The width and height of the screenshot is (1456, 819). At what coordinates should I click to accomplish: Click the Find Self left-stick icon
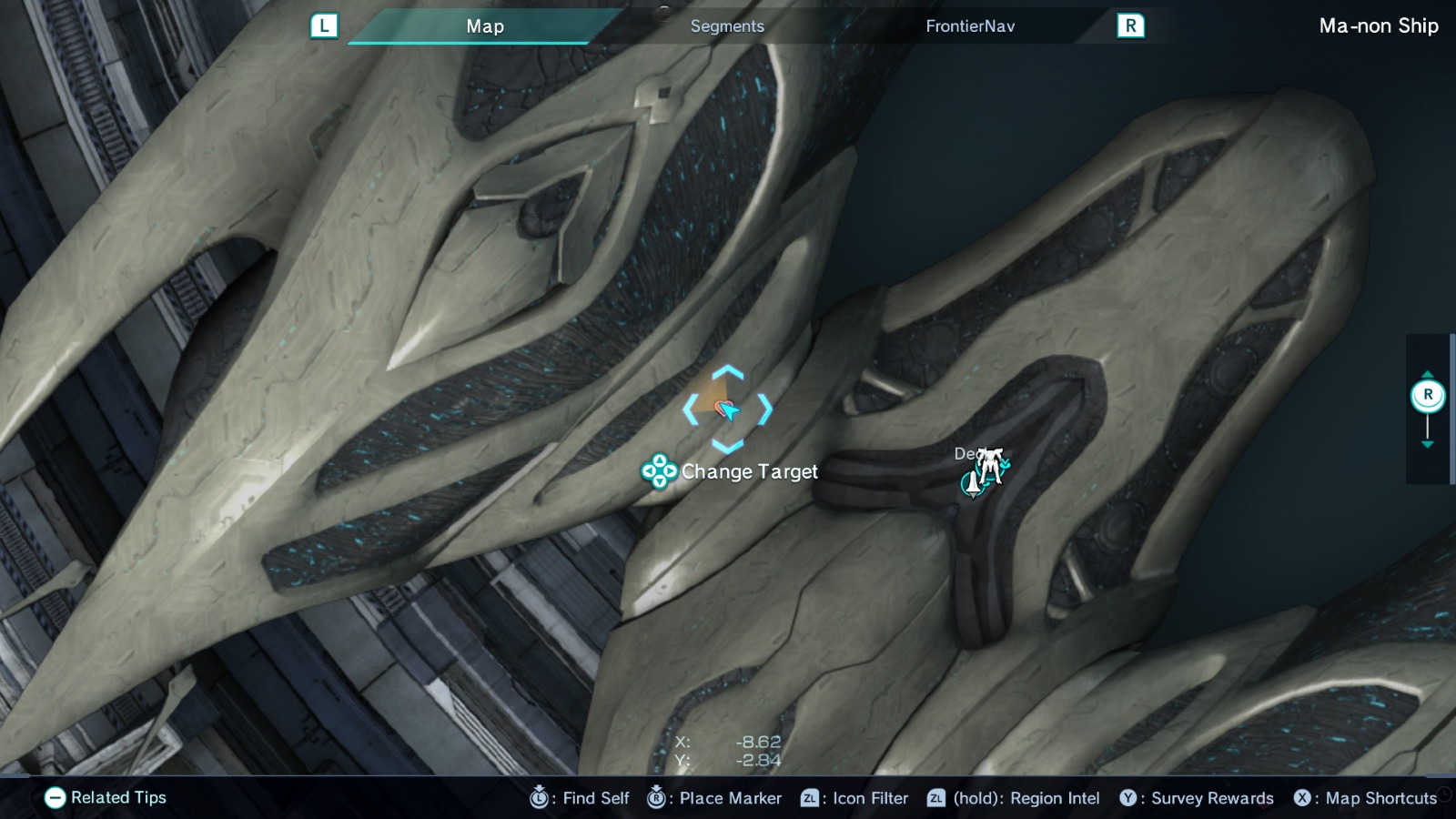click(x=540, y=798)
